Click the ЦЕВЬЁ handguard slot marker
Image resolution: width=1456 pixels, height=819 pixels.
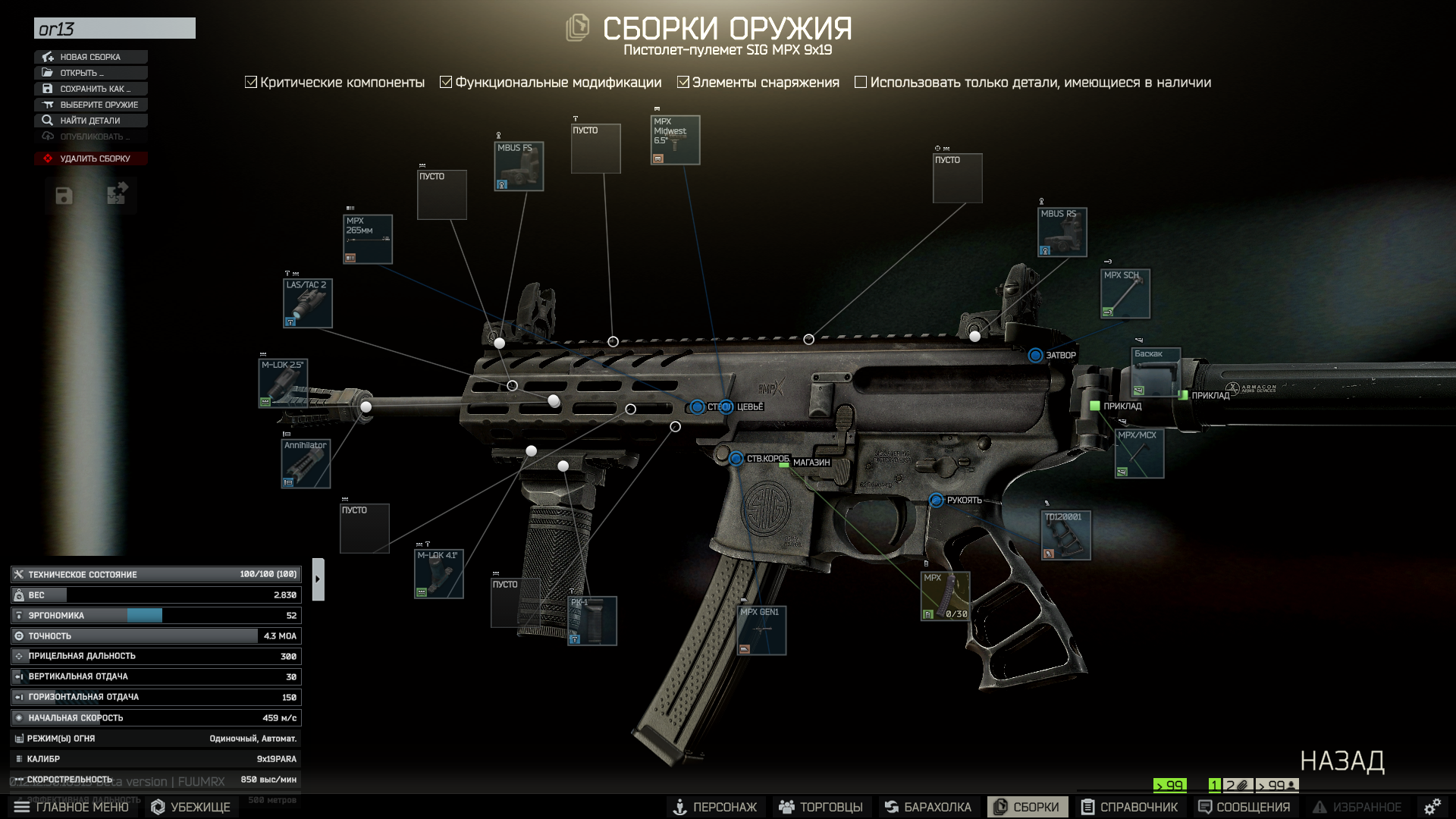point(727,406)
